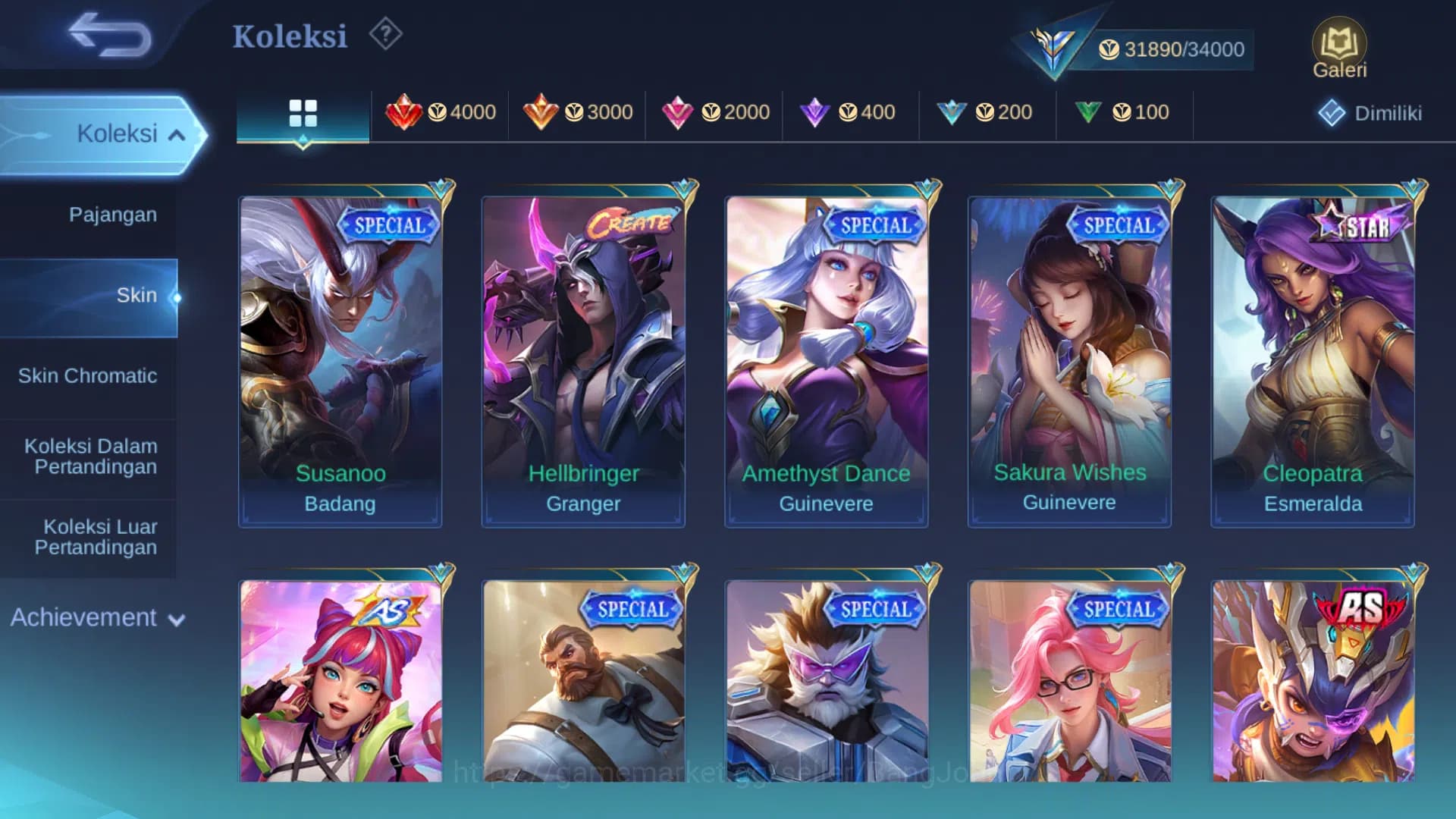This screenshot has height=819, width=1456.
Task: Filter by the purple 400 rarity icon
Action: (x=849, y=112)
